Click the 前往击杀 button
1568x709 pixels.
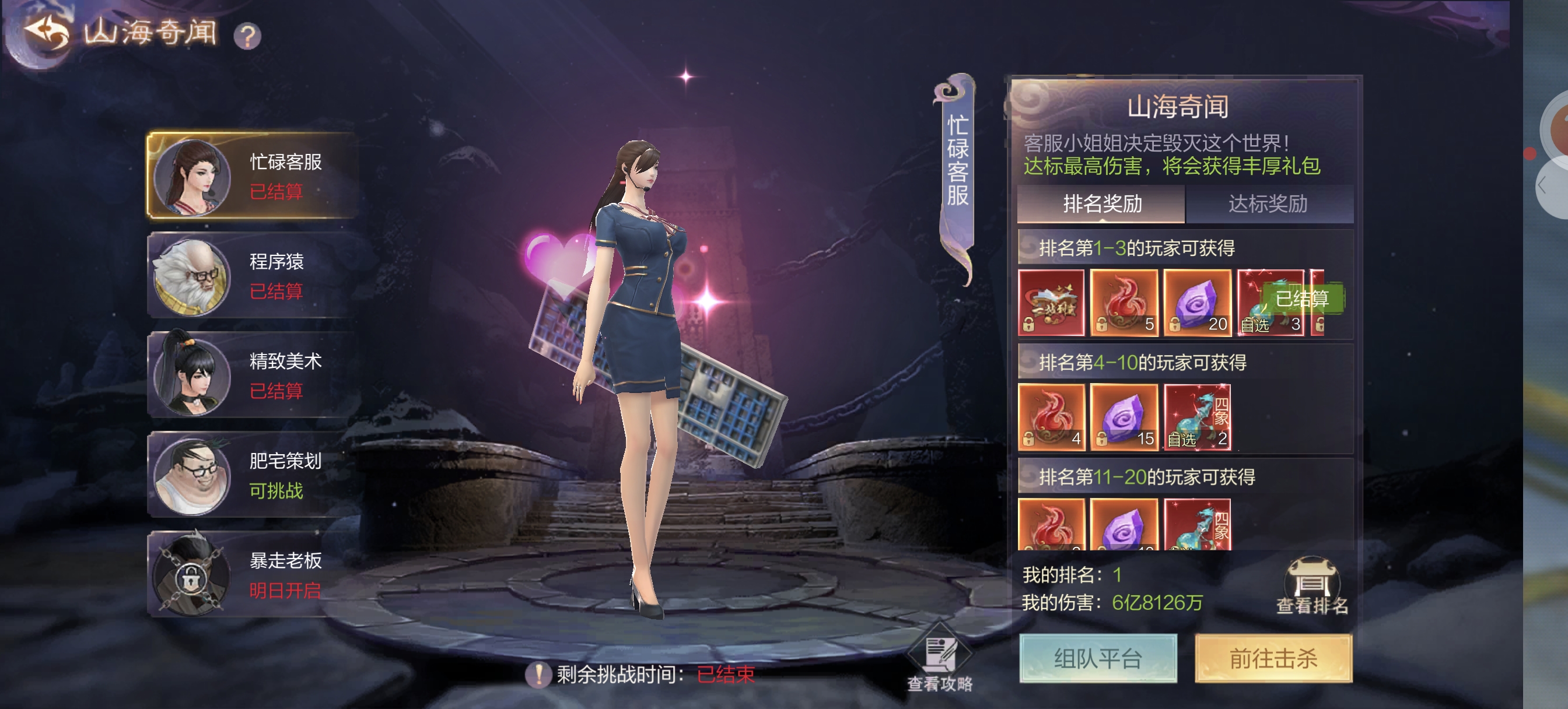pyautogui.click(x=1273, y=658)
